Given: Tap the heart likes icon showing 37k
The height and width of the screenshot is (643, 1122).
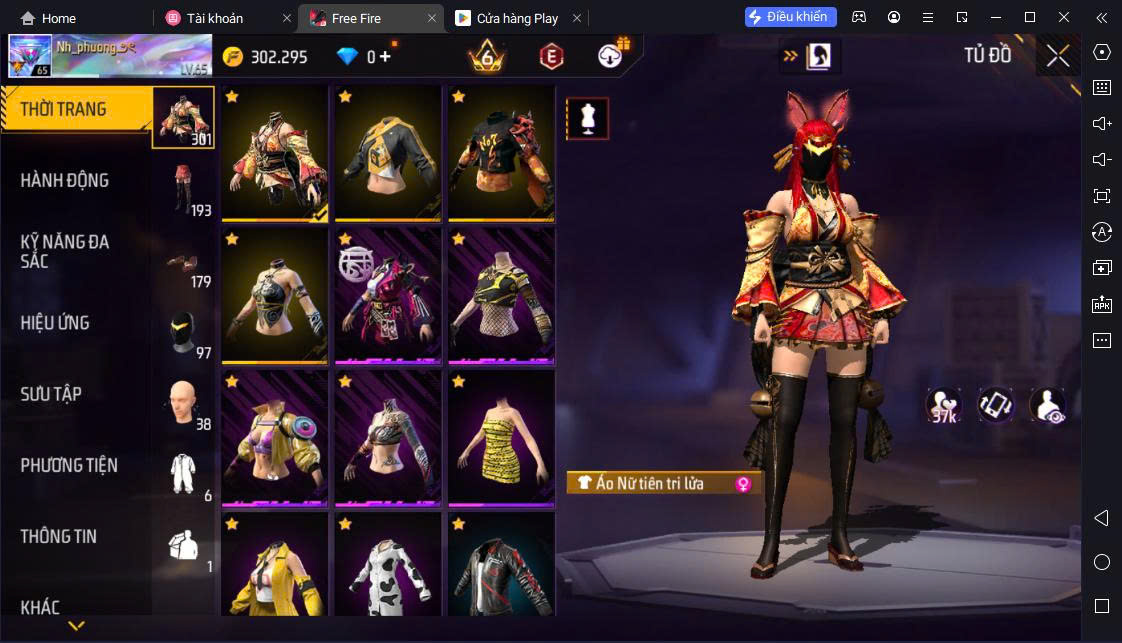Looking at the screenshot, I should coord(943,405).
